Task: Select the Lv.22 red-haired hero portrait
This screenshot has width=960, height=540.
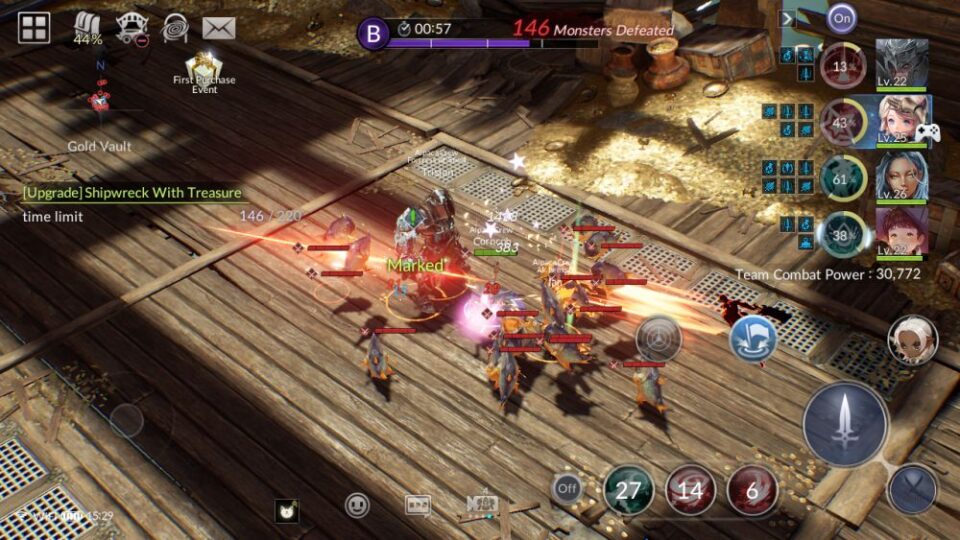Action: (x=902, y=232)
